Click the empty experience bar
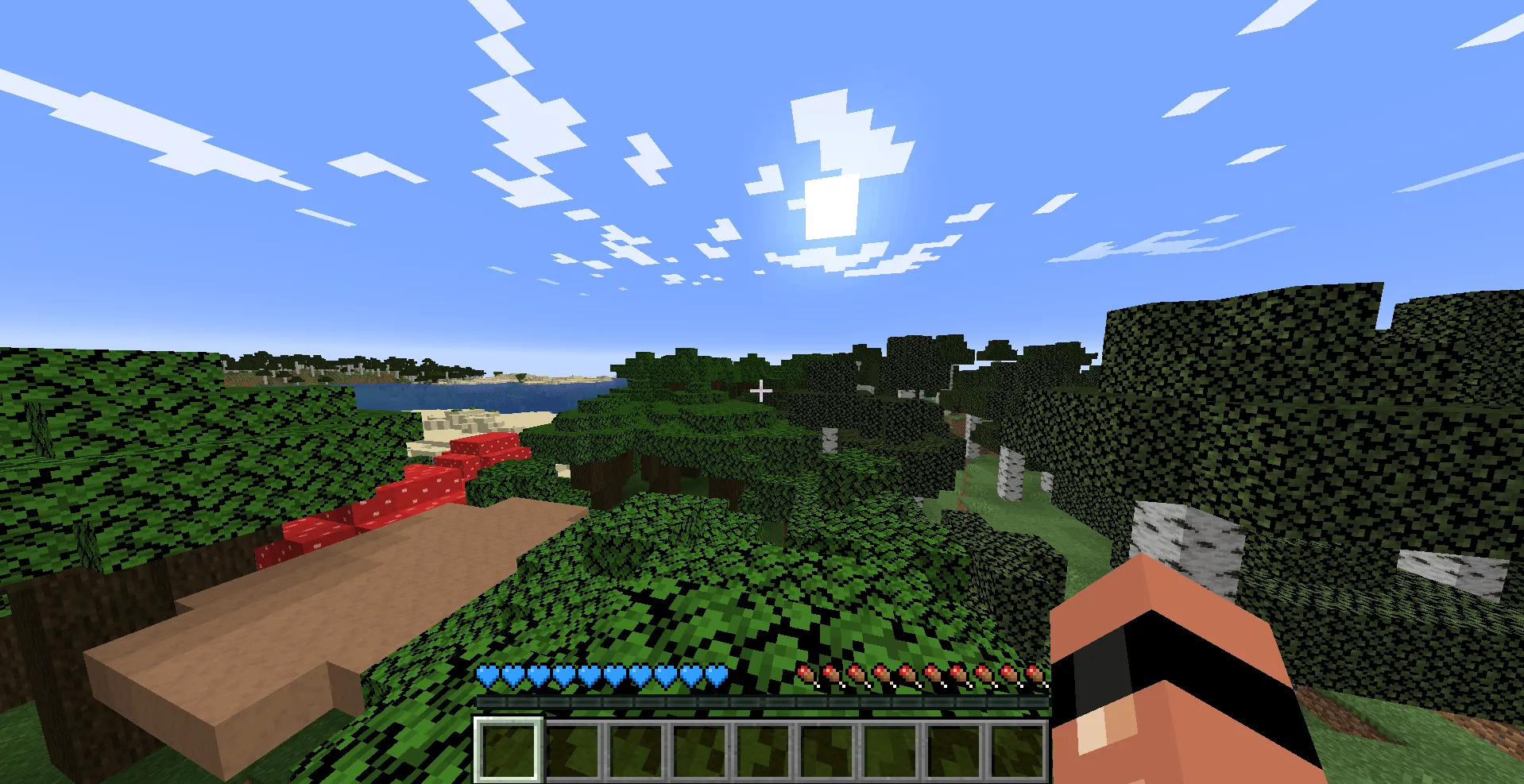 (761, 703)
